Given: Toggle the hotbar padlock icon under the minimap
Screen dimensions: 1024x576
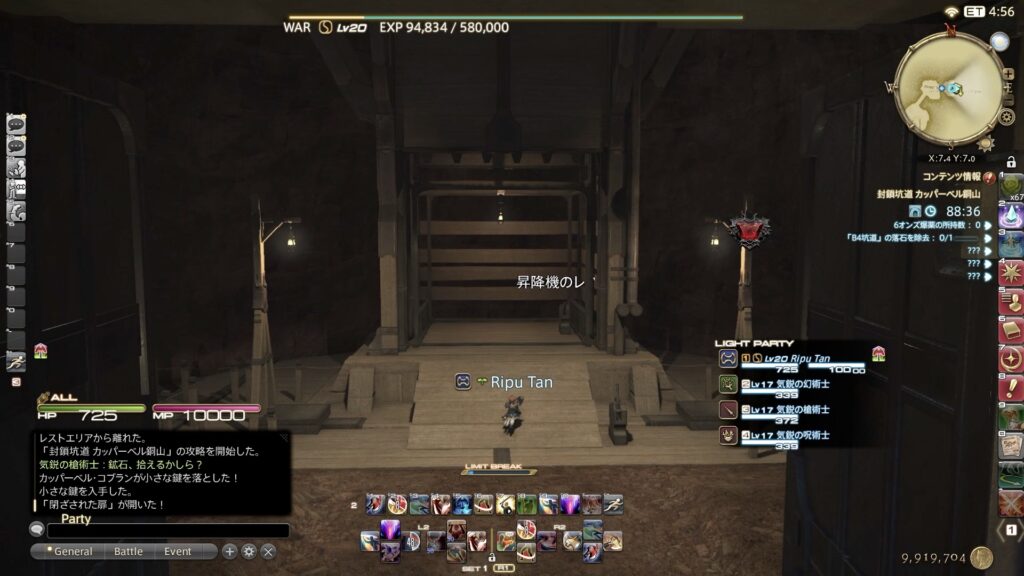Looking at the screenshot, I should [x=1011, y=162].
